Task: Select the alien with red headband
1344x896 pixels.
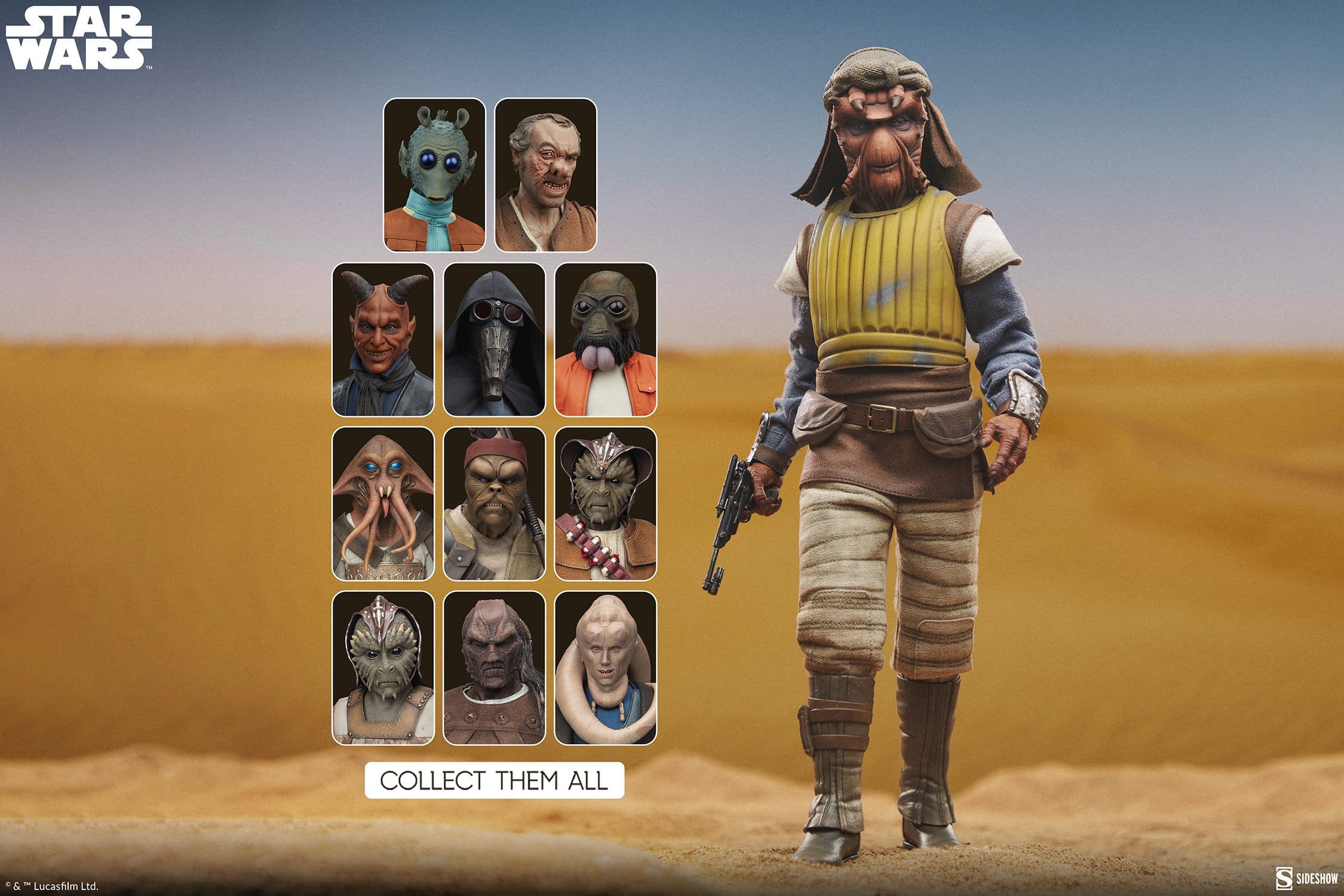Action: point(494,504)
